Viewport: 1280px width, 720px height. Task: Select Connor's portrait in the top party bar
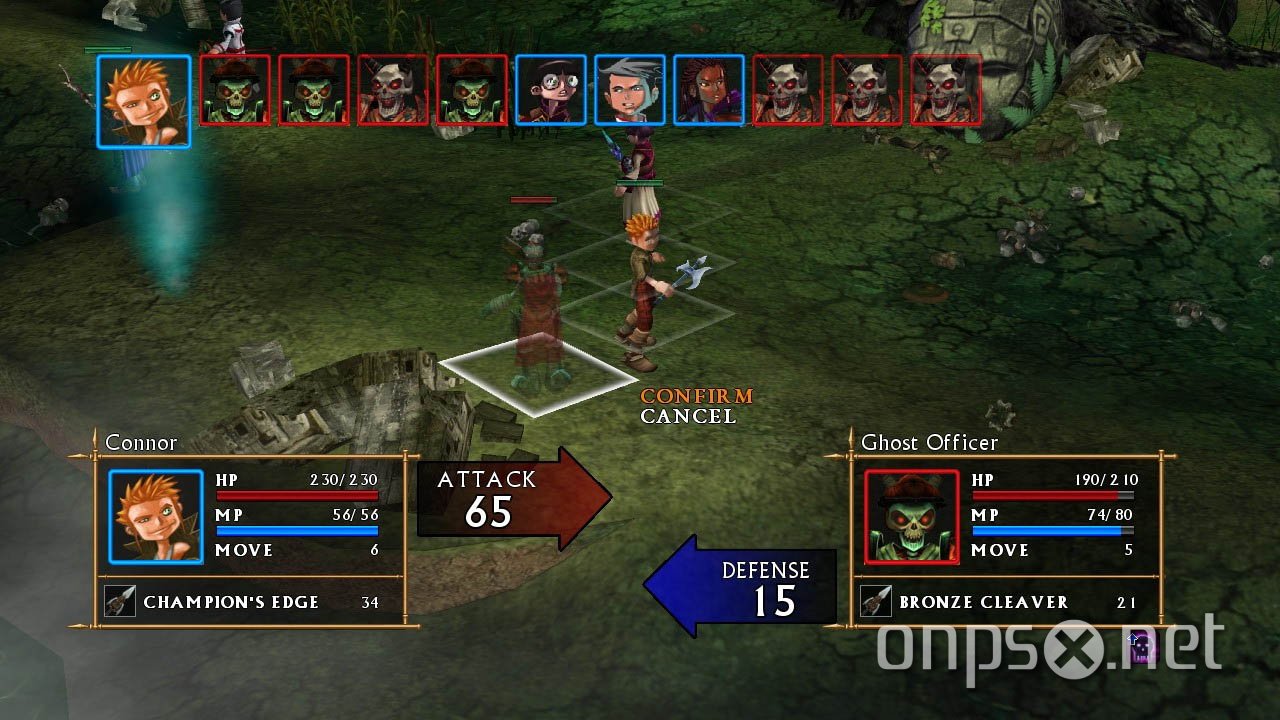(x=143, y=97)
